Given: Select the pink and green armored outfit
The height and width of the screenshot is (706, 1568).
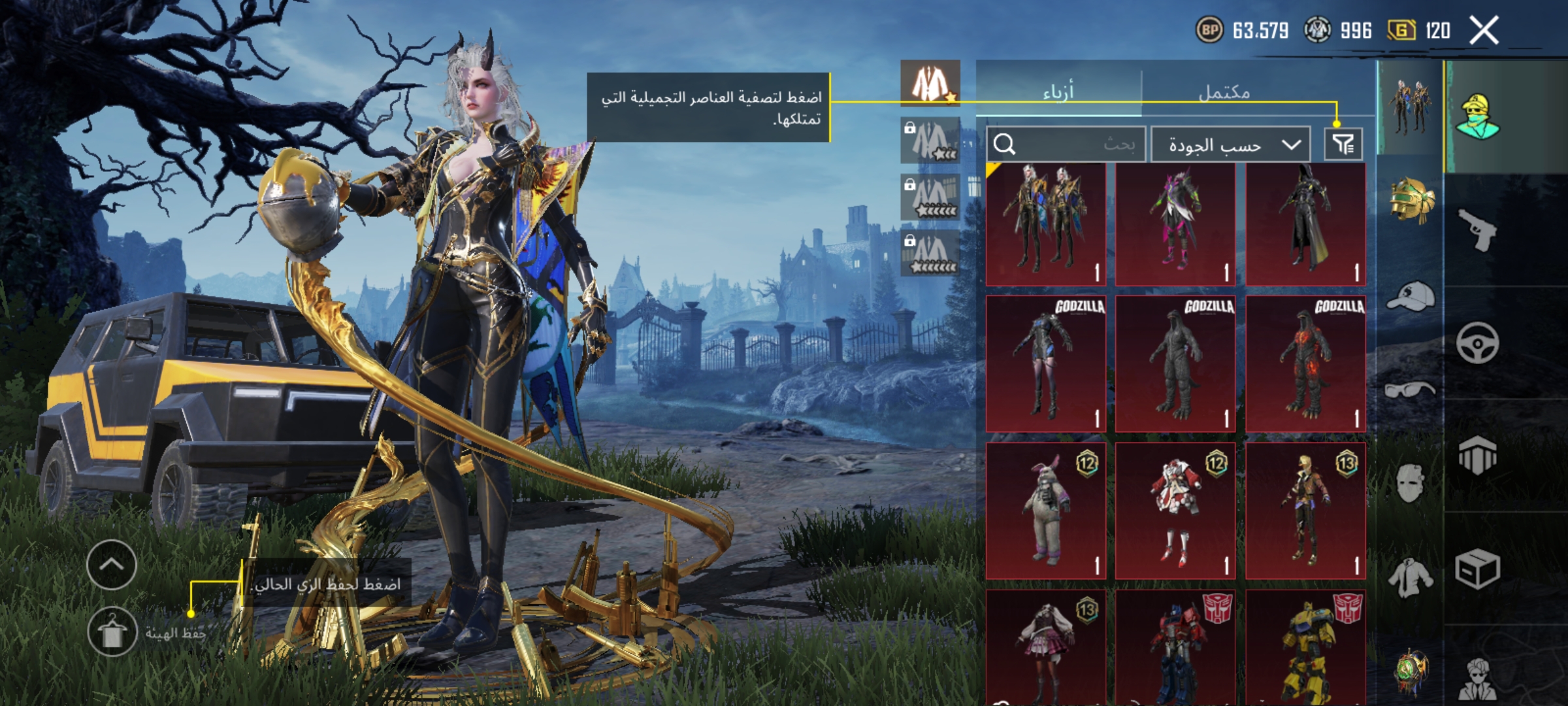Looking at the screenshot, I should click(x=1175, y=224).
